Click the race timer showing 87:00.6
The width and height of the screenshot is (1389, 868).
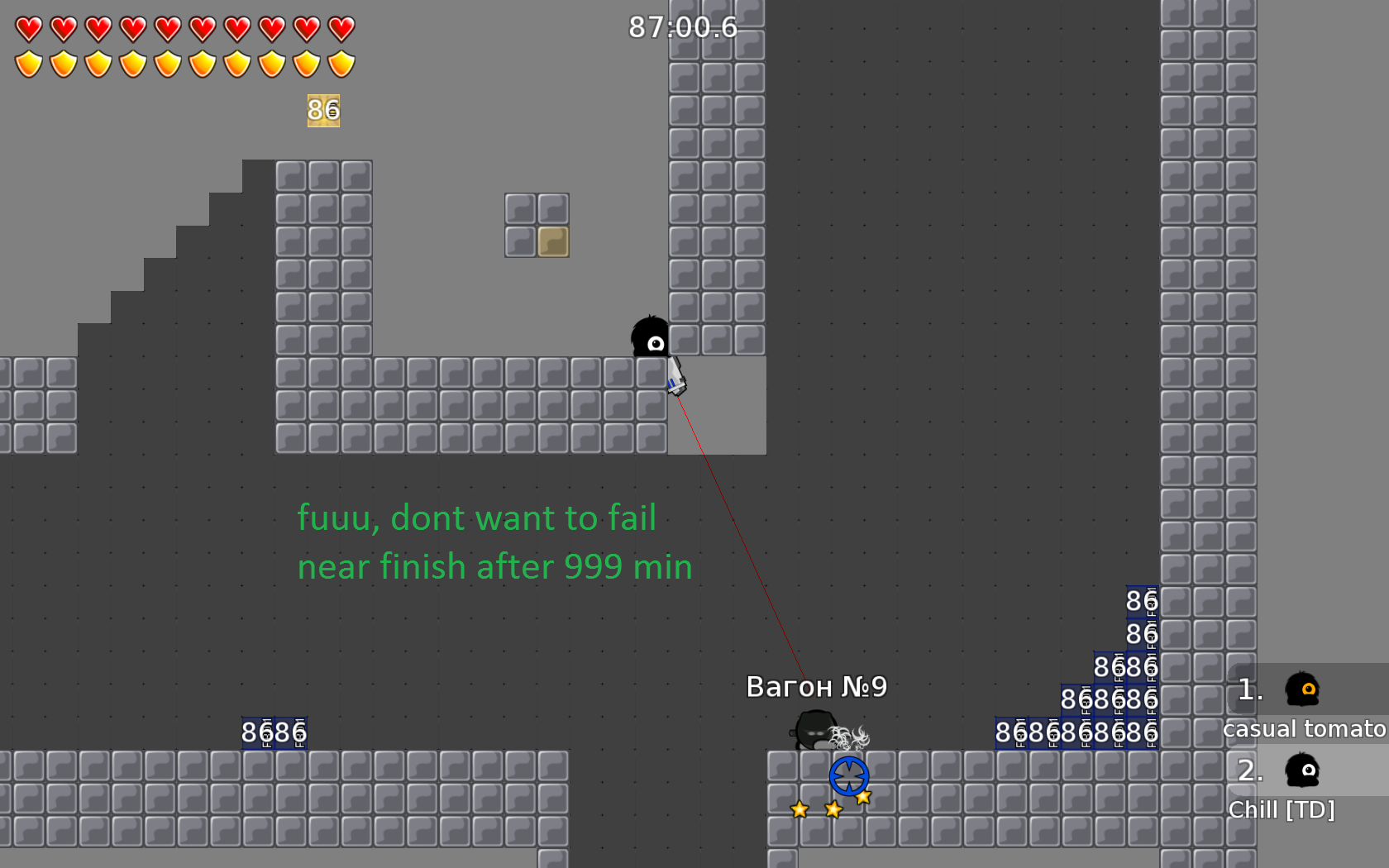tap(683, 27)
